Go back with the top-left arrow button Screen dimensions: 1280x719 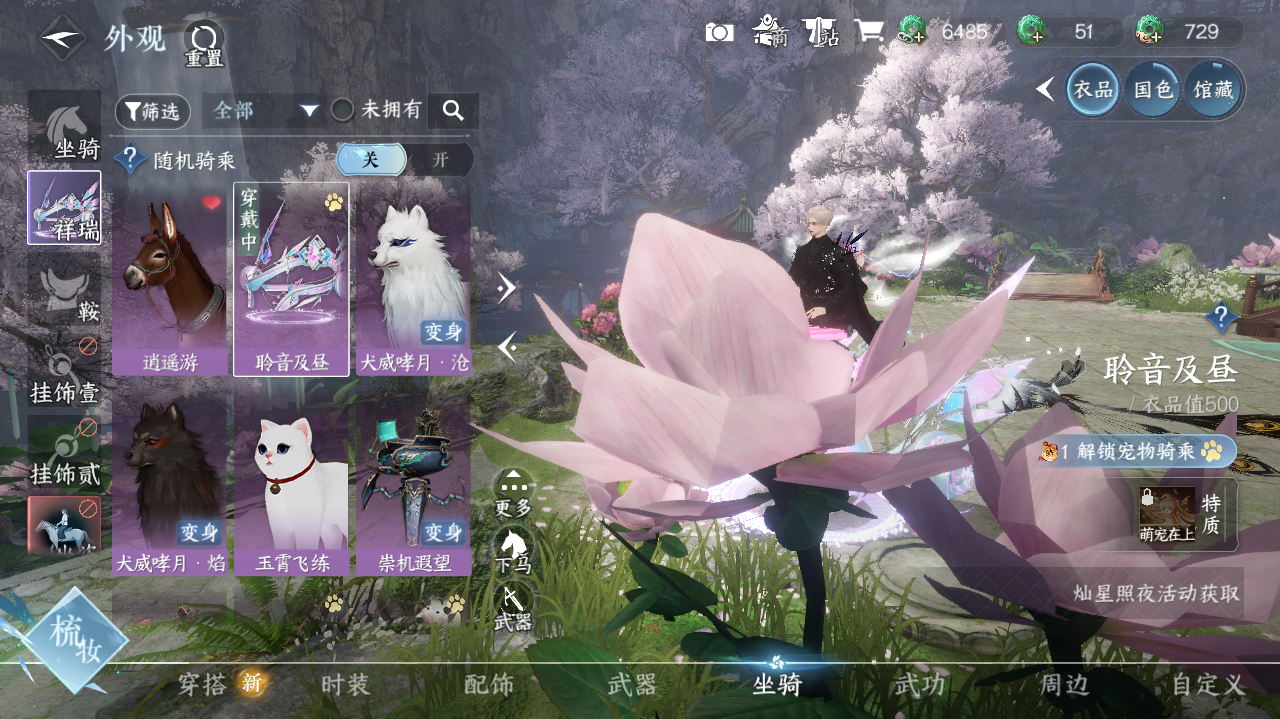tap(62, 39)
